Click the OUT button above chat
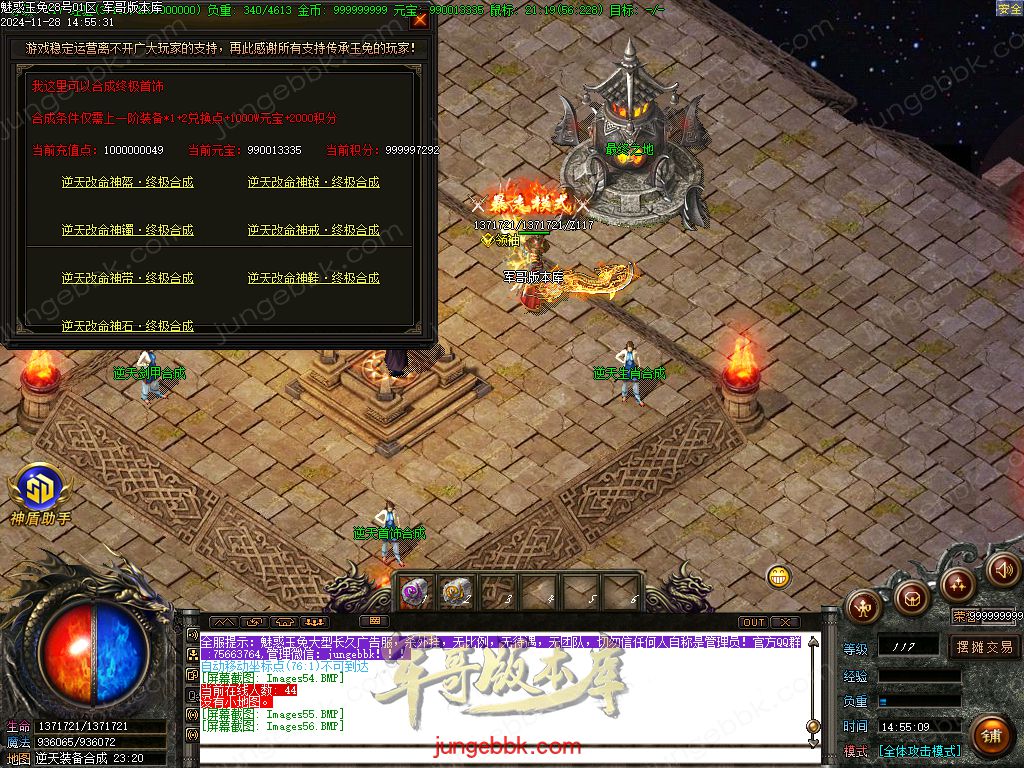1024x768 pixels. [x=754, y=622]
